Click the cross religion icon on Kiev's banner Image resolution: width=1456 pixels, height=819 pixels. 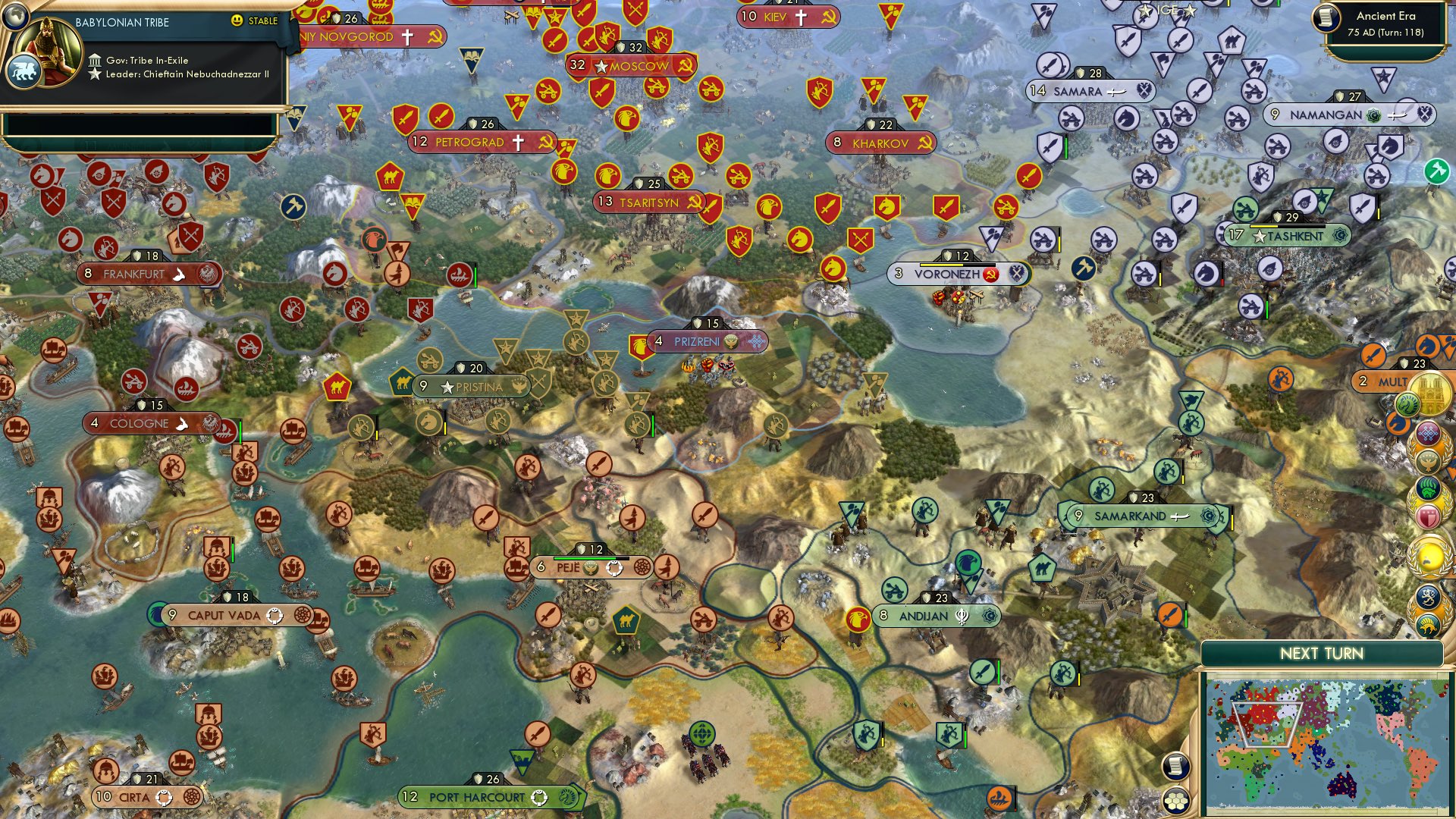pyautogui.click(x=801, y=17)
